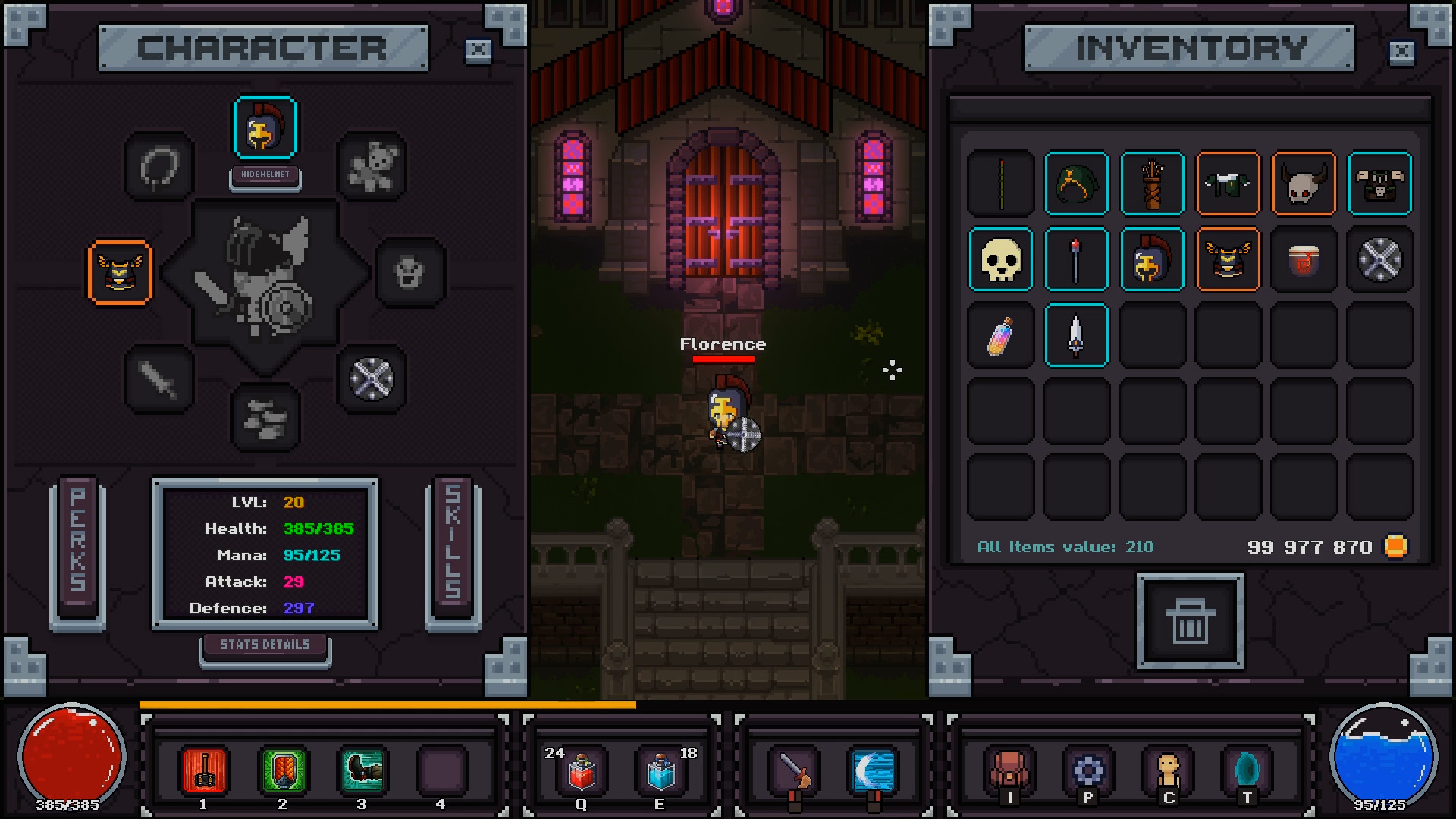
Task: Open the teleport portal tab labeled T
Action: coord(1247,770)
